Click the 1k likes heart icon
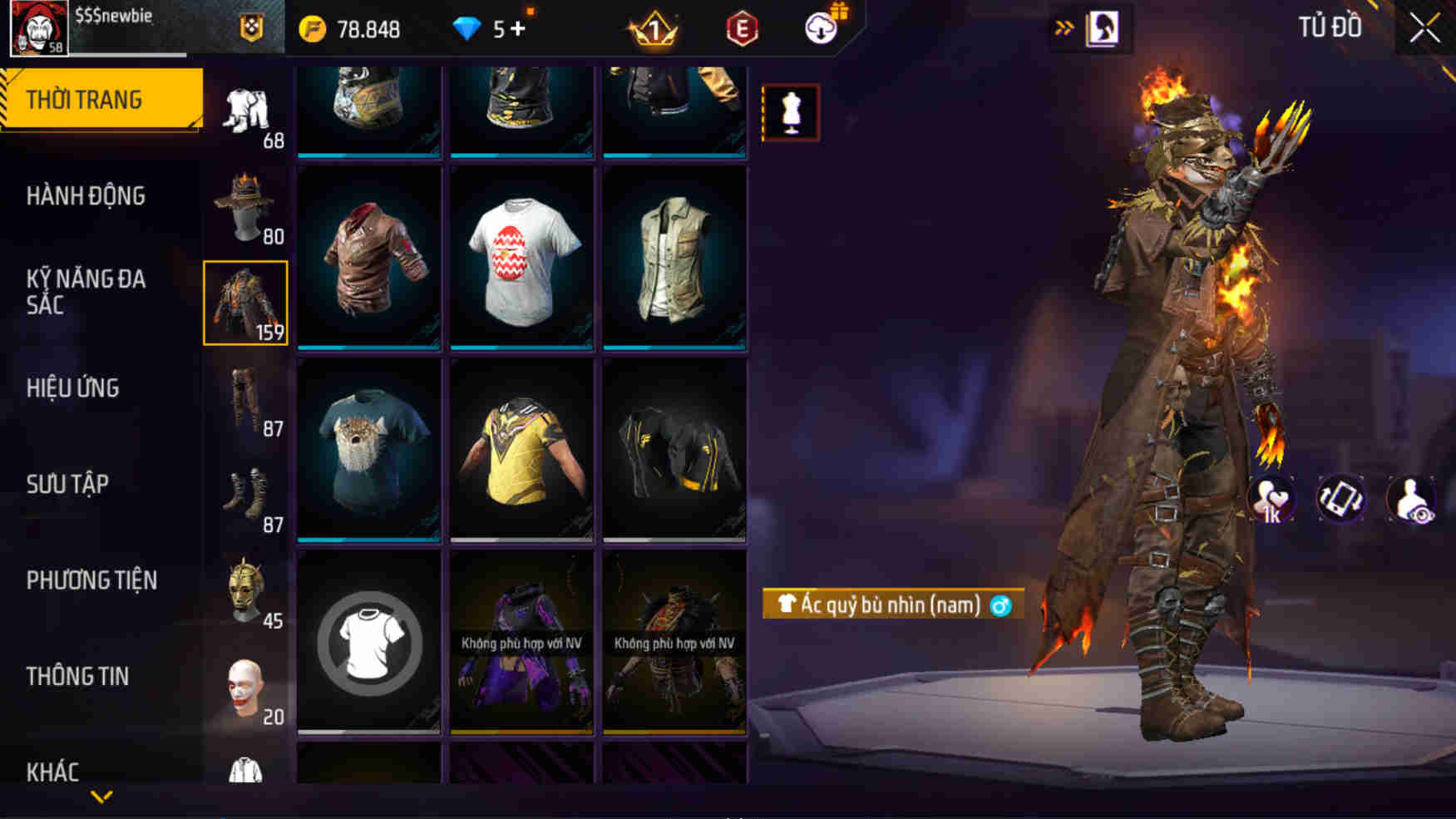This screenshot has height=819, width=1456. [x=1271, y=497]
